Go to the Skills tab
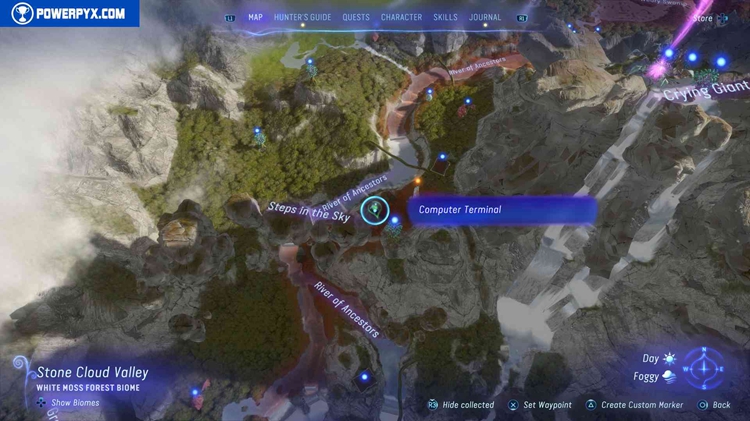This screenshot has height=421, width=750. (445, 17)
